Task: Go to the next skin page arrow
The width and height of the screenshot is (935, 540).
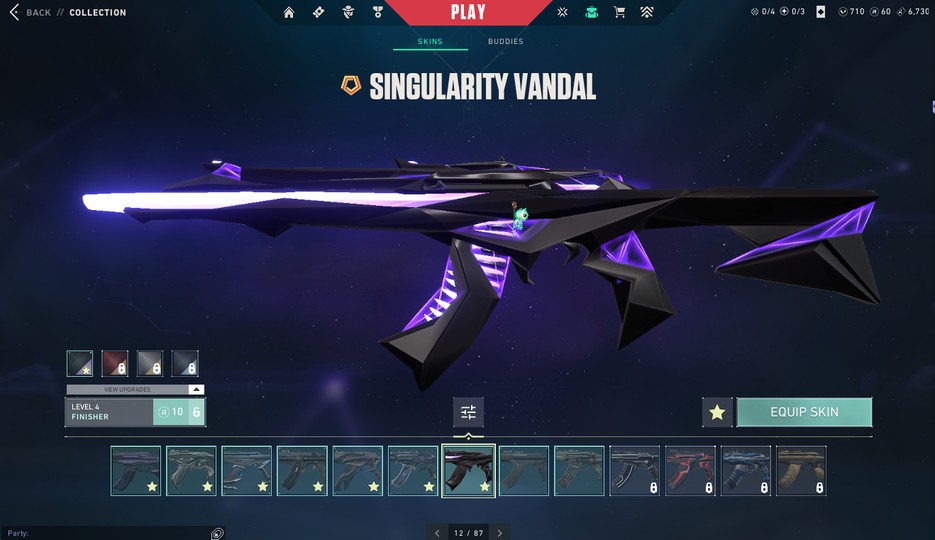Action: click(500, 533)
